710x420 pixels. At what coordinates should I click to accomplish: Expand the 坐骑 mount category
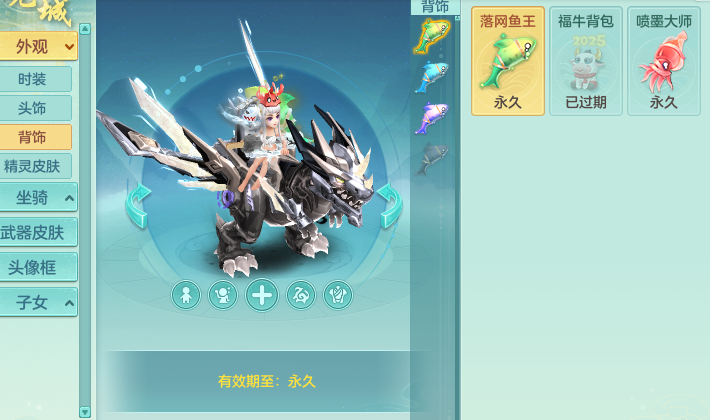point(38,198)
